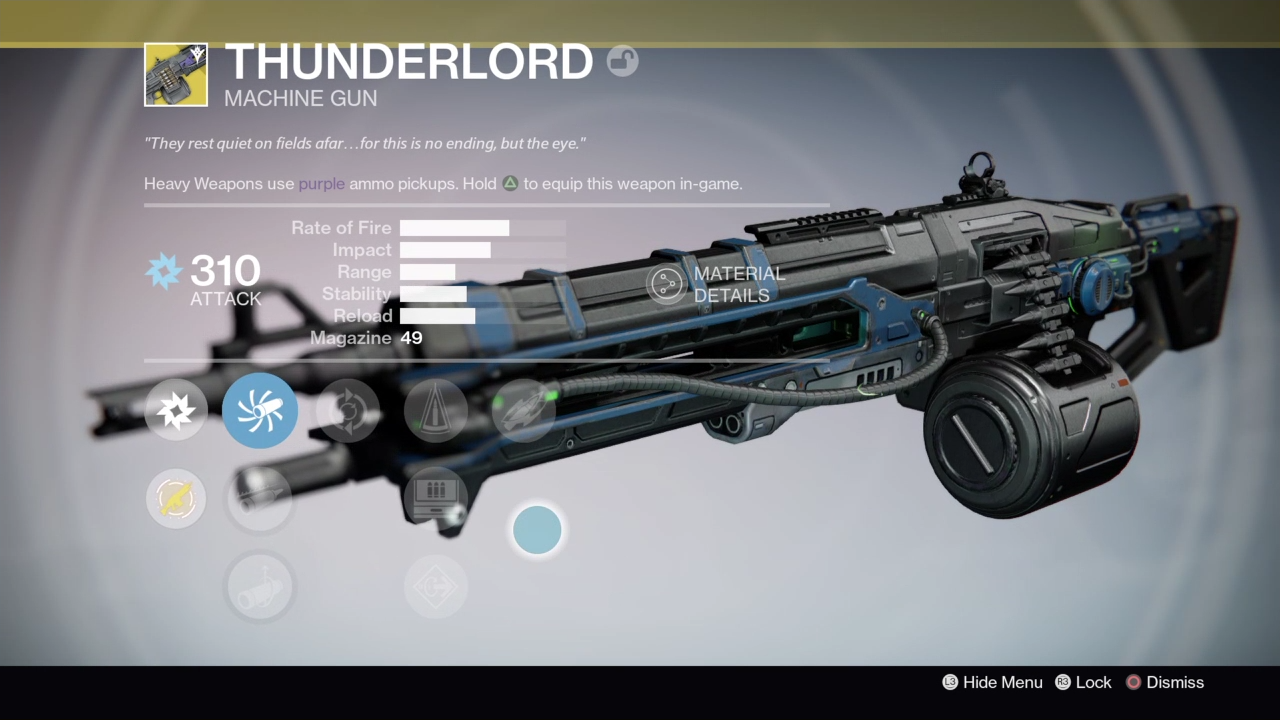Choose the circular arrows perk node

pos(348,411)
